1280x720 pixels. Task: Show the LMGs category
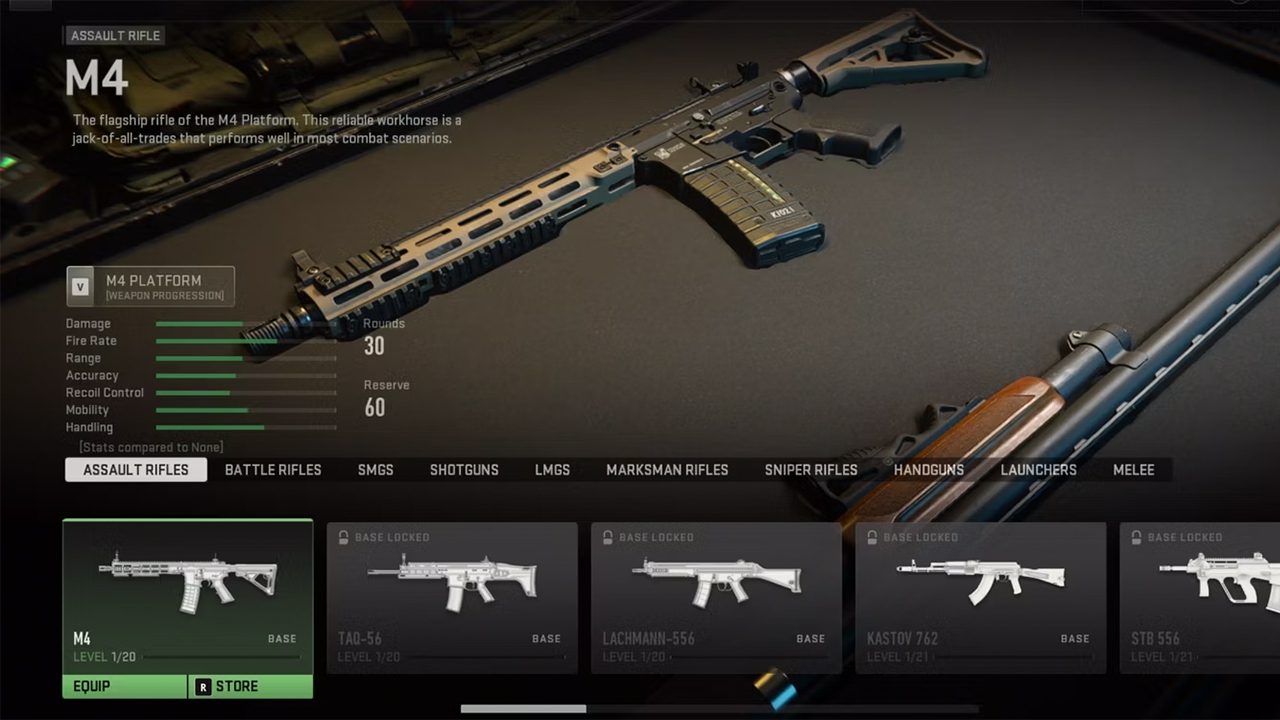point(552,470)
